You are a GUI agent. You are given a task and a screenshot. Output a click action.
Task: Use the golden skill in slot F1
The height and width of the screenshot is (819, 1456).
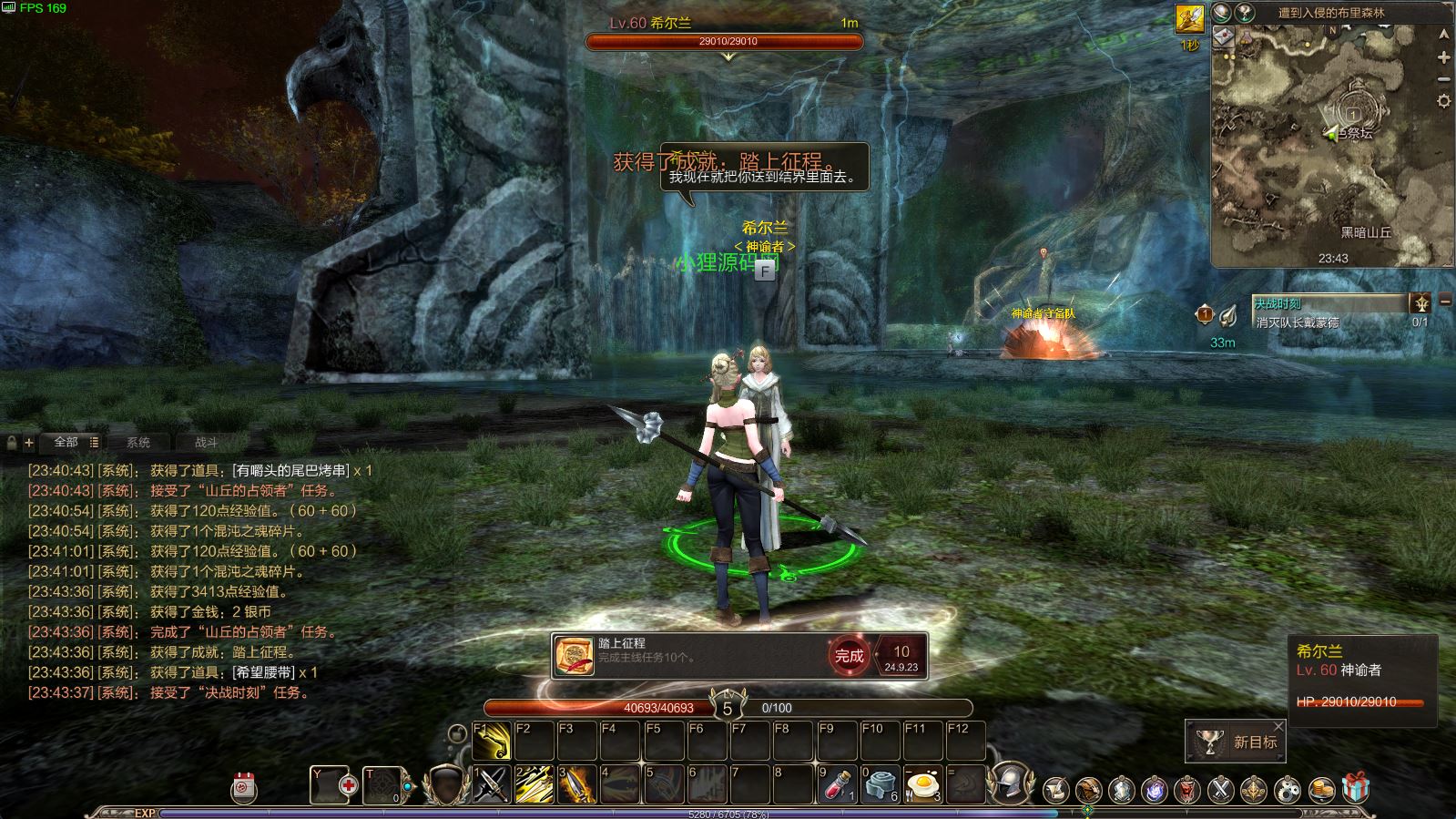[x=492, y=742]
